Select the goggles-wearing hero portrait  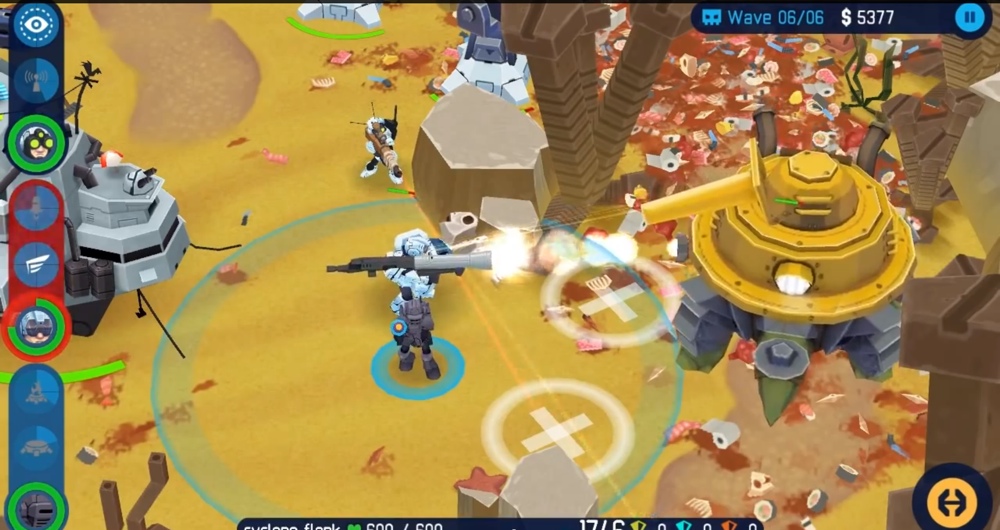tap(37, 143)
